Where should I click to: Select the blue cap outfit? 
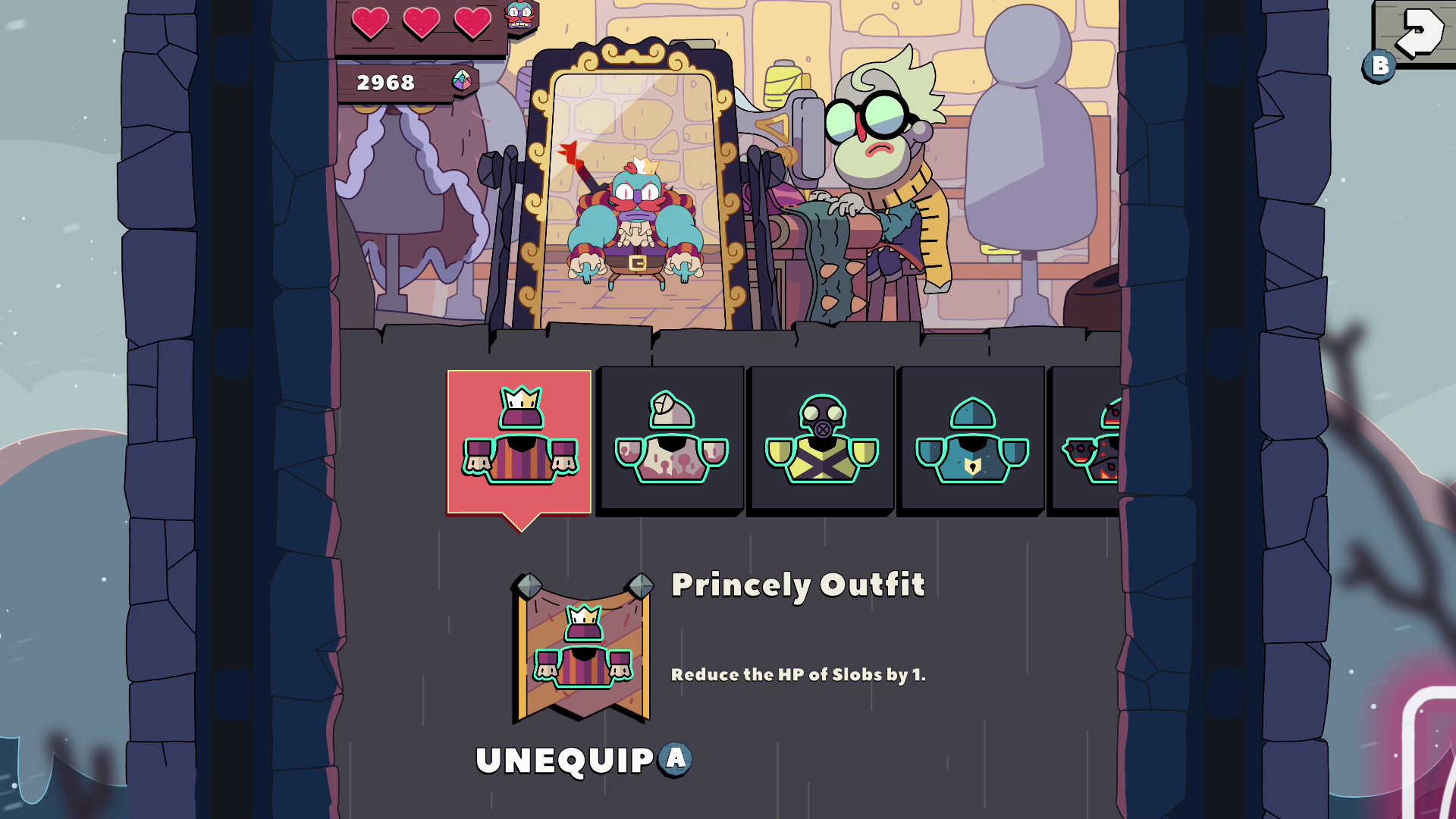coord(971,440)
